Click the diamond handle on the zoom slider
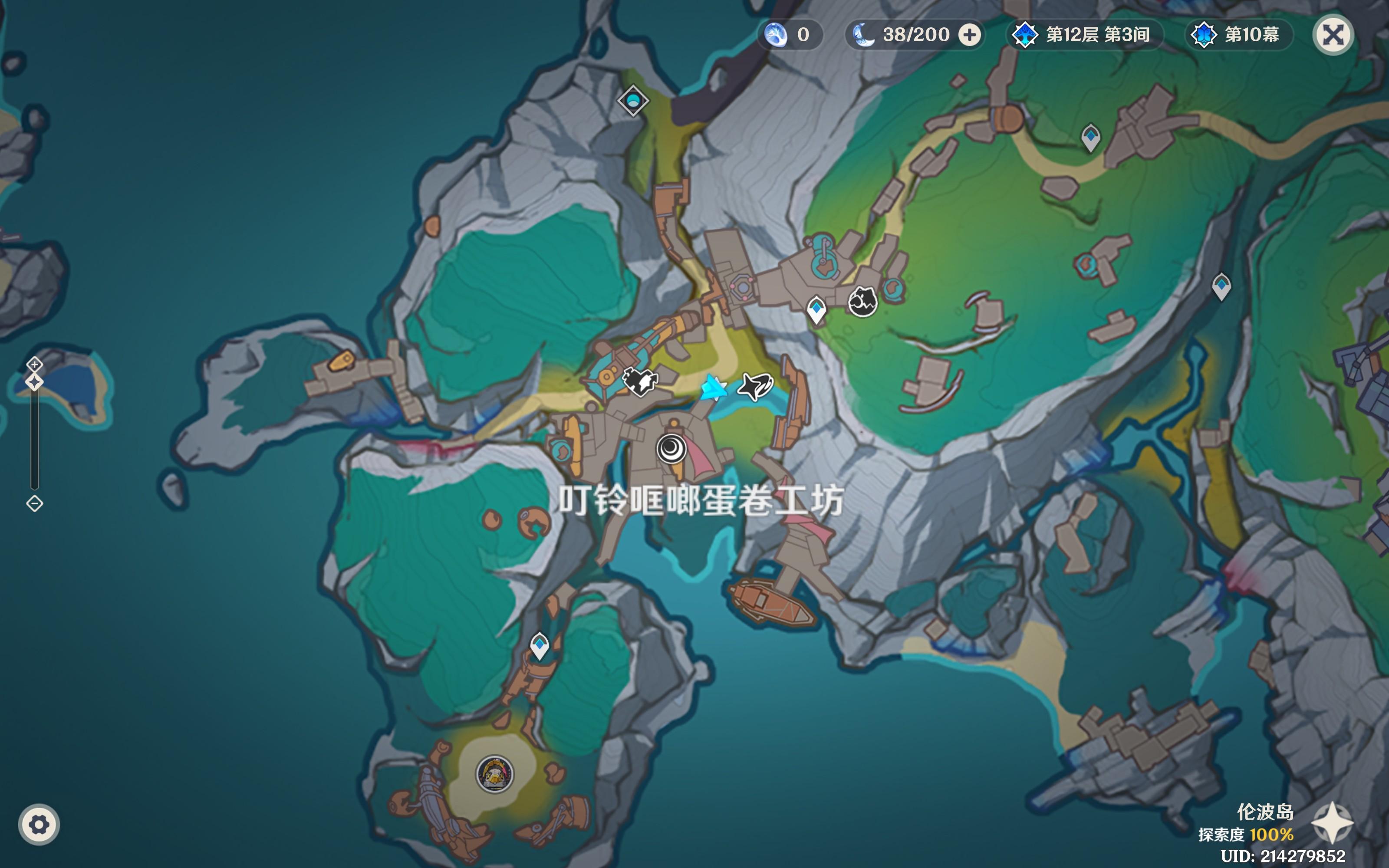 pos(34,382)
